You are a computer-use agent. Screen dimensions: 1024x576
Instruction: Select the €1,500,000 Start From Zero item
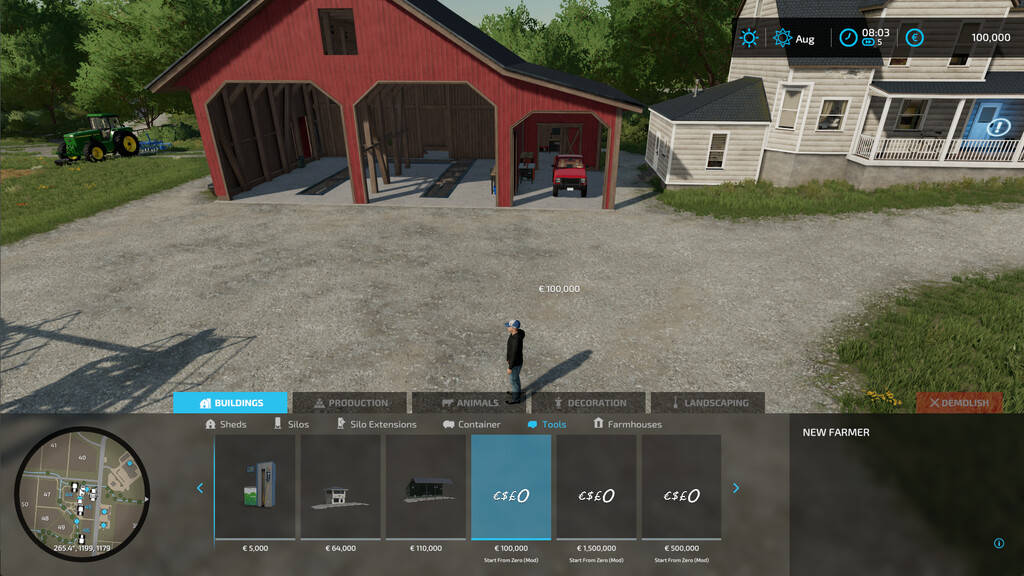click(596, 487)
